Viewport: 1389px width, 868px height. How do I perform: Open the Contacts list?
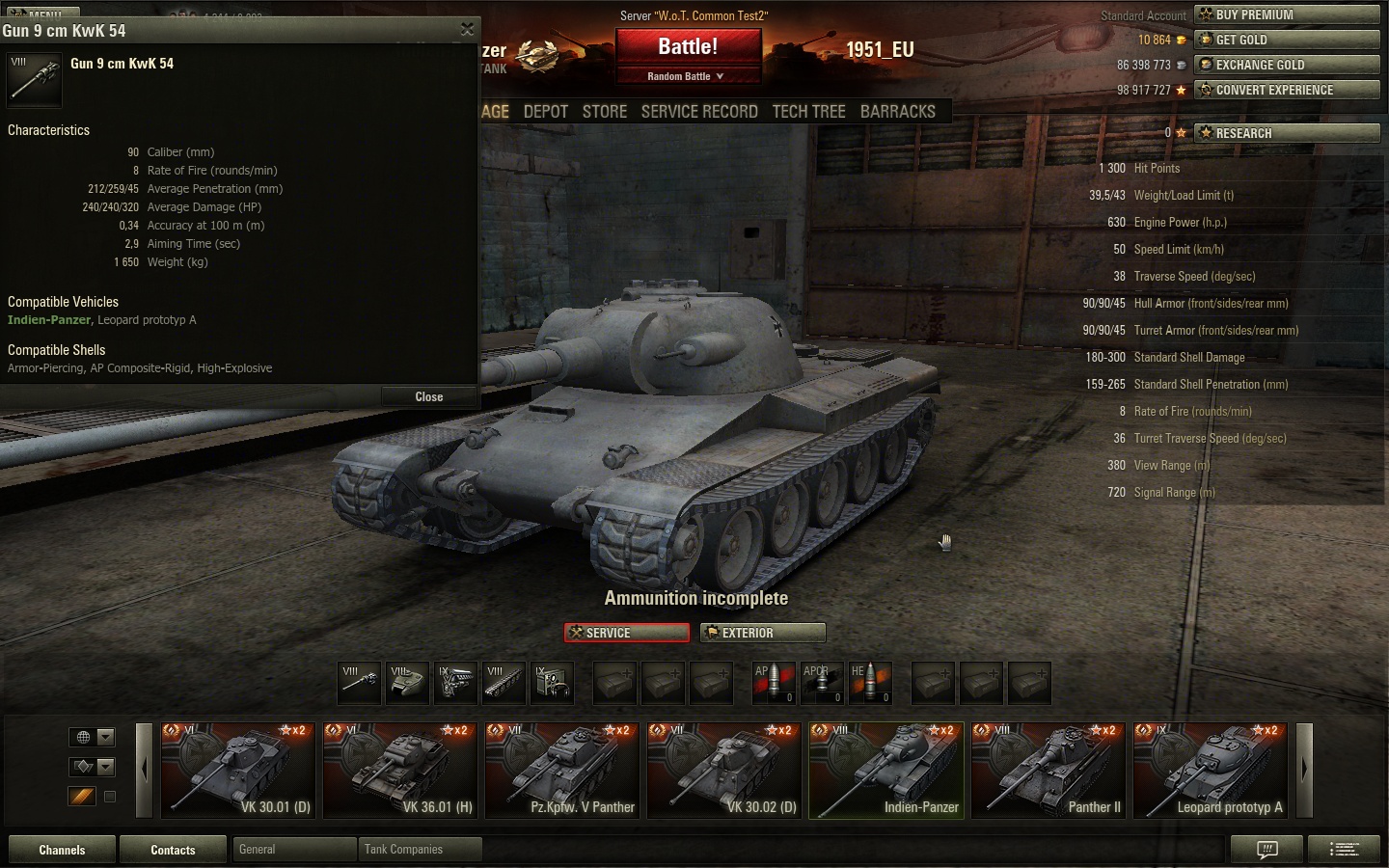(173, 850)
